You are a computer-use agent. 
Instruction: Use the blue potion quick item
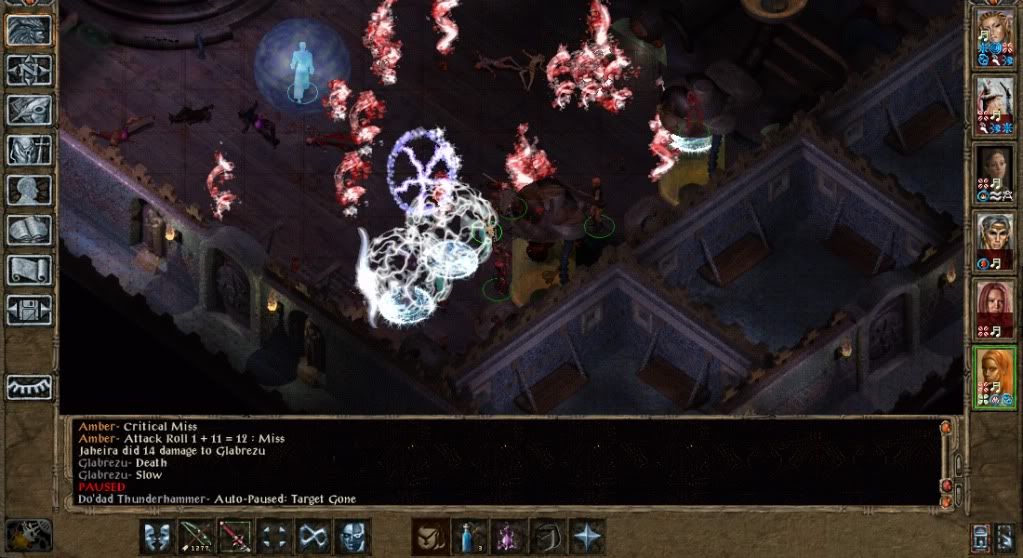(468, 536)
